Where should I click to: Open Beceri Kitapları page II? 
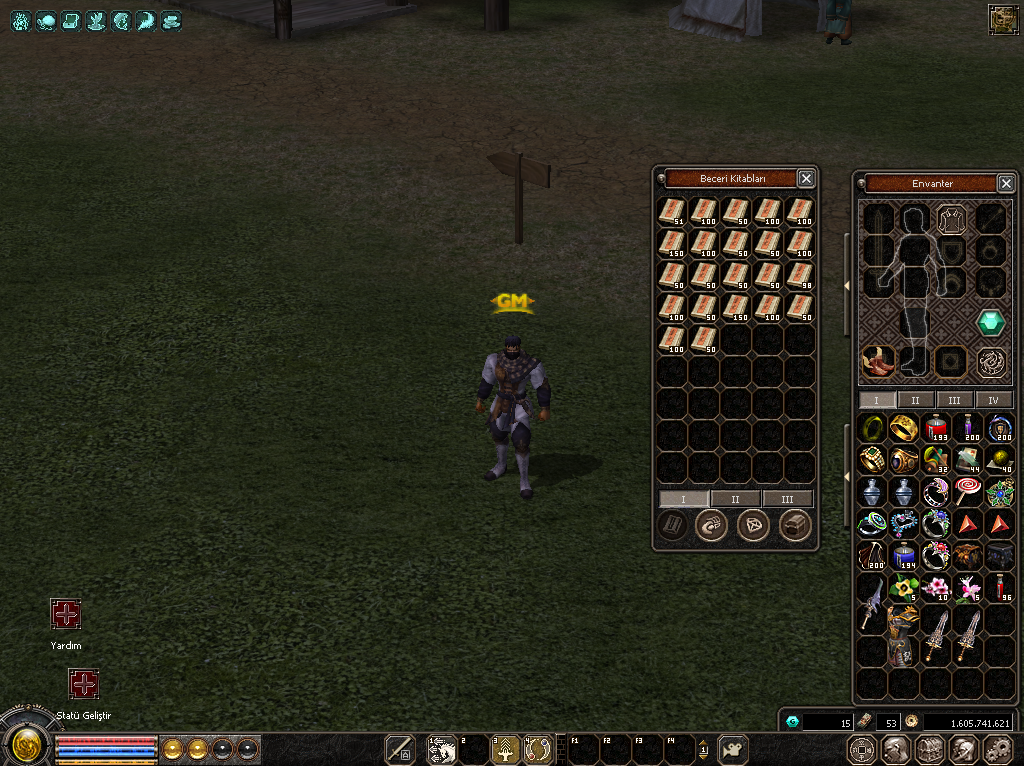[x=736, y=498]
